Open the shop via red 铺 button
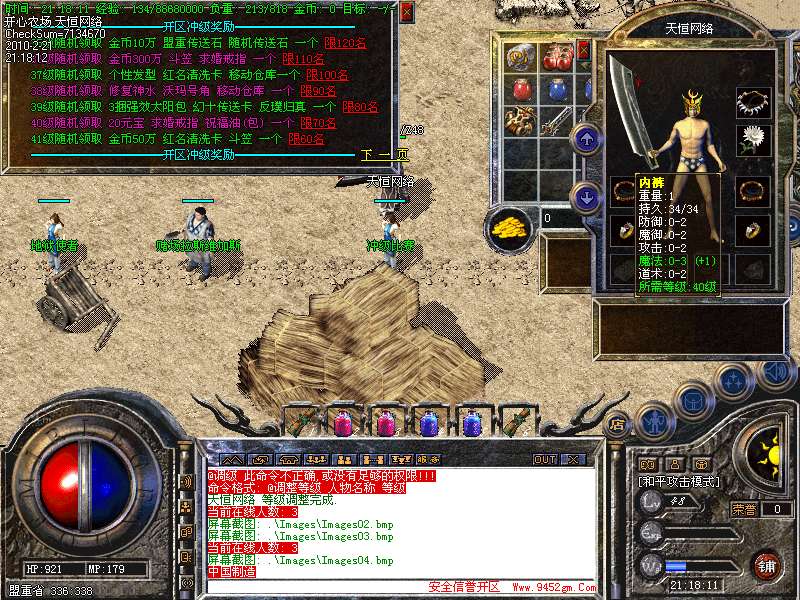This screenshot has height=600, width=800. 767,566
